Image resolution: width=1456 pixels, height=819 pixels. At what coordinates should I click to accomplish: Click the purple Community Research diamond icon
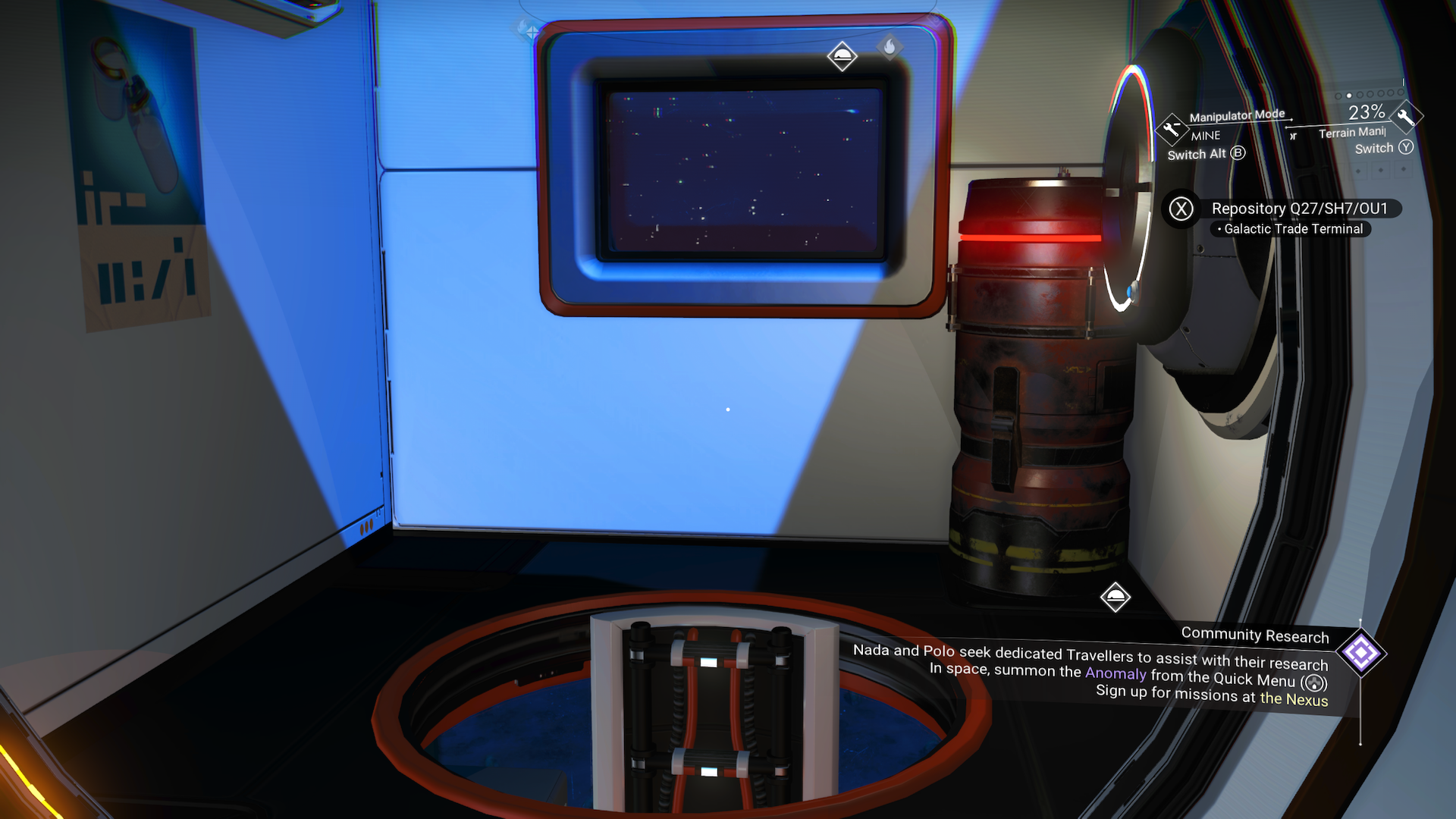pyautogui.click(x=1360, y=651)
